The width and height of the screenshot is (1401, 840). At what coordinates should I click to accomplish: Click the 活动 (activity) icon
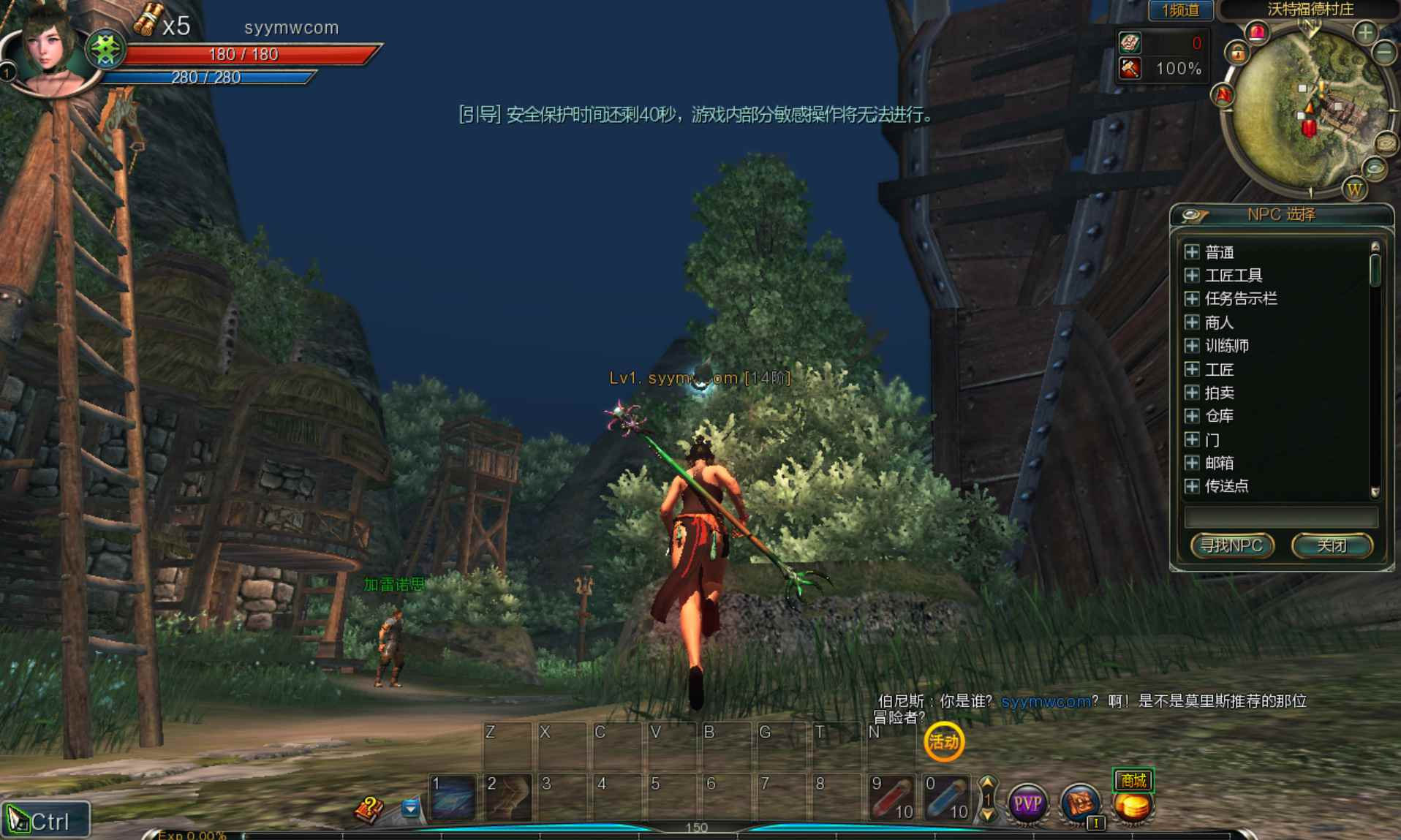[x=945, y=741]
